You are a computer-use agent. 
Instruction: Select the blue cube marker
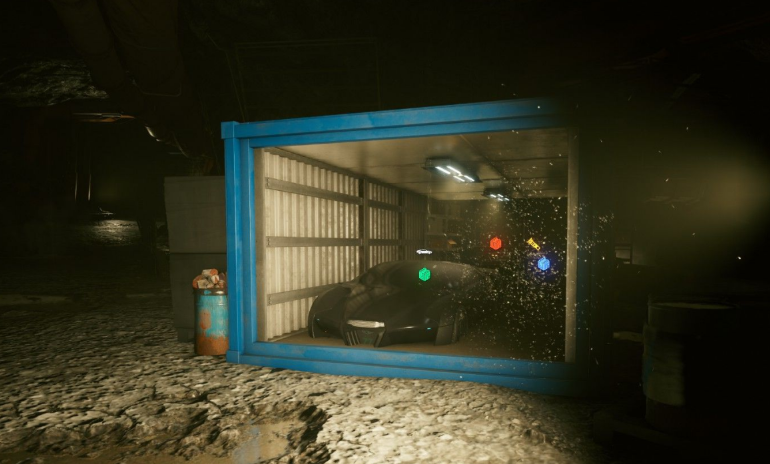tap(543, 264)
